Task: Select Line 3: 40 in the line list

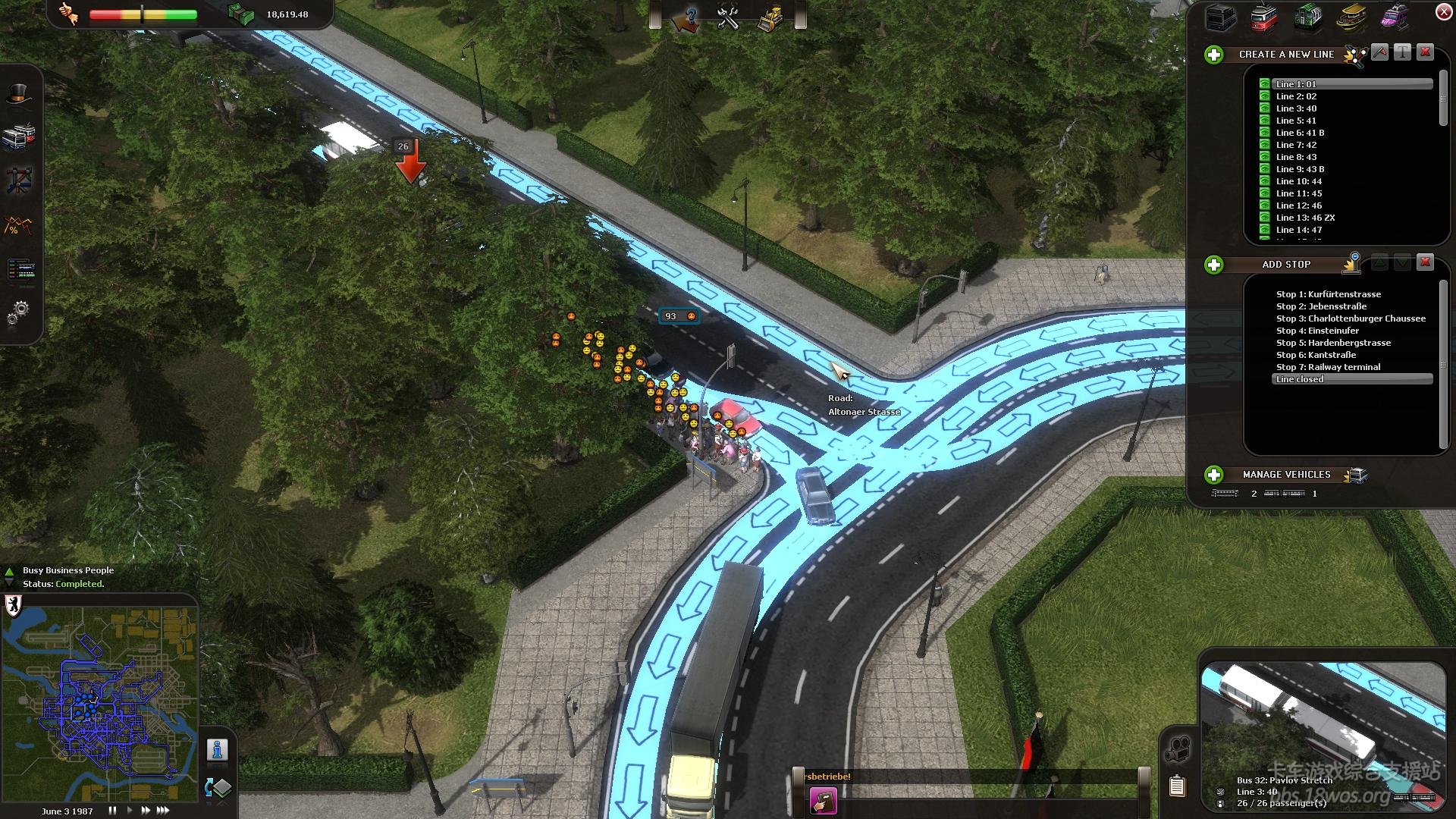Action: tap(1296, 108)
